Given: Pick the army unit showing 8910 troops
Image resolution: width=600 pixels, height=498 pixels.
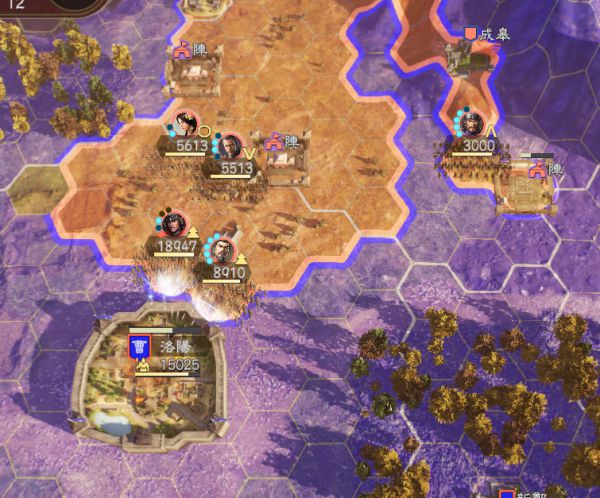Looking at the screenshot, I should (x=224, y=251).
